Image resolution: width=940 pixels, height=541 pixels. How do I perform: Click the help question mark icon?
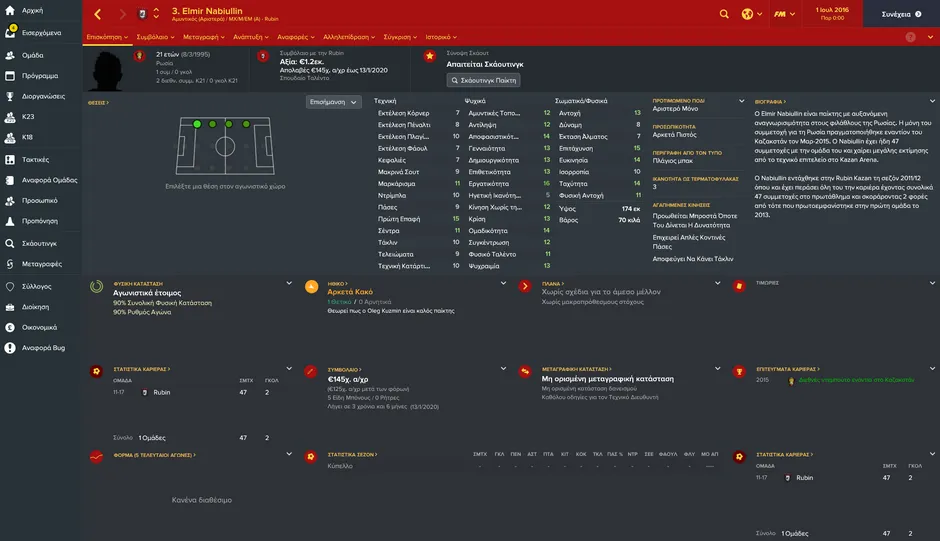pyautogui.click(x=910, y=36)
